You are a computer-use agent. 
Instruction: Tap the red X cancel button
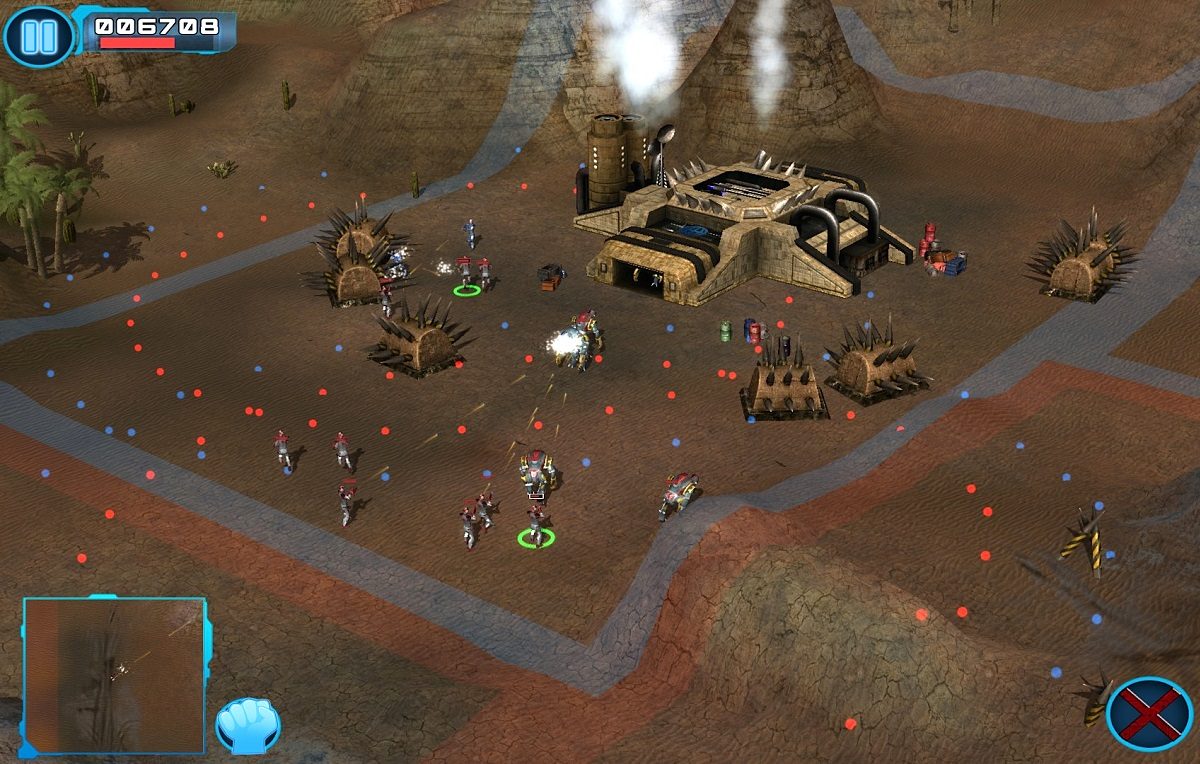[x=1149, y=714]
